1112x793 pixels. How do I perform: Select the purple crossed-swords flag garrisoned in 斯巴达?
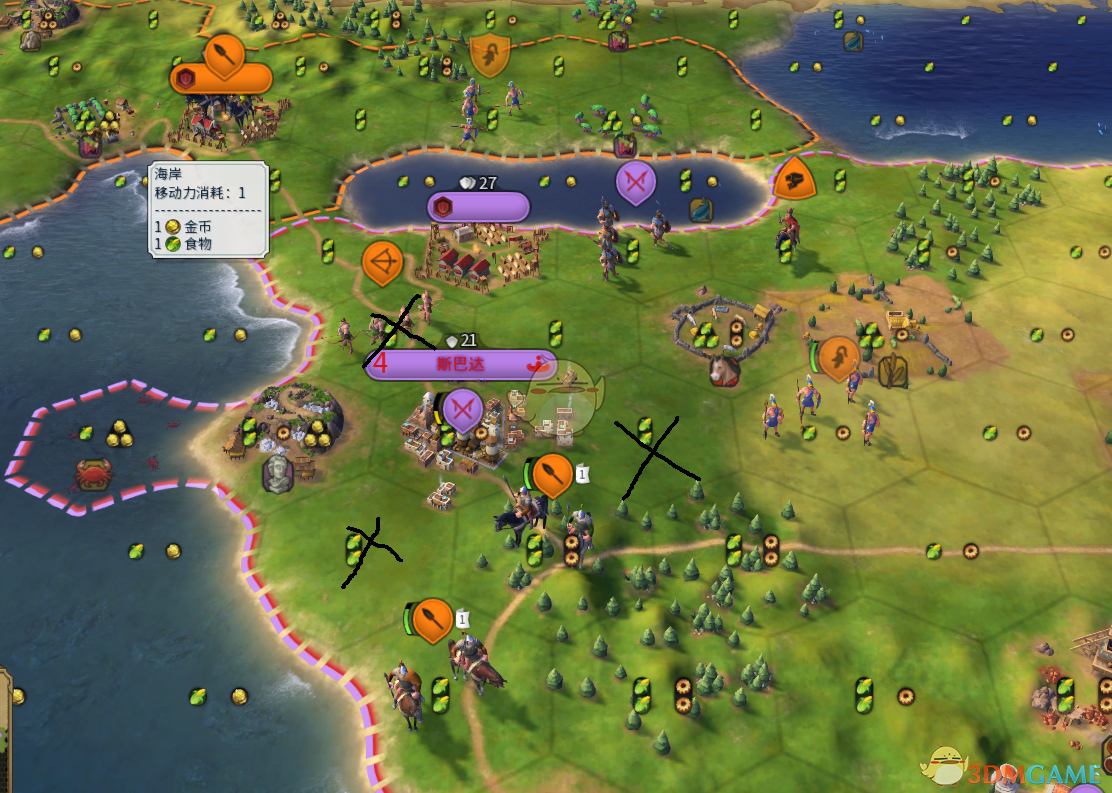pyautogui.click(x=462, y=409)
